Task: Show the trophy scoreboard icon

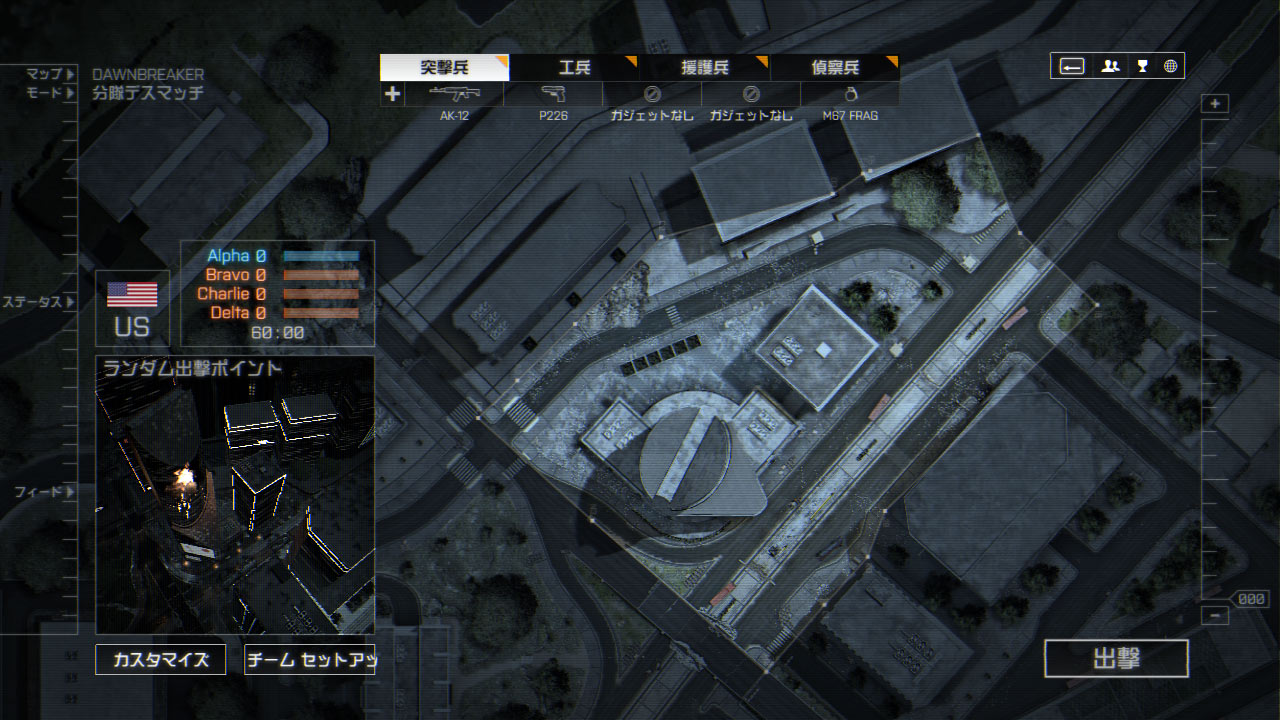Action: click(1142, 66)
